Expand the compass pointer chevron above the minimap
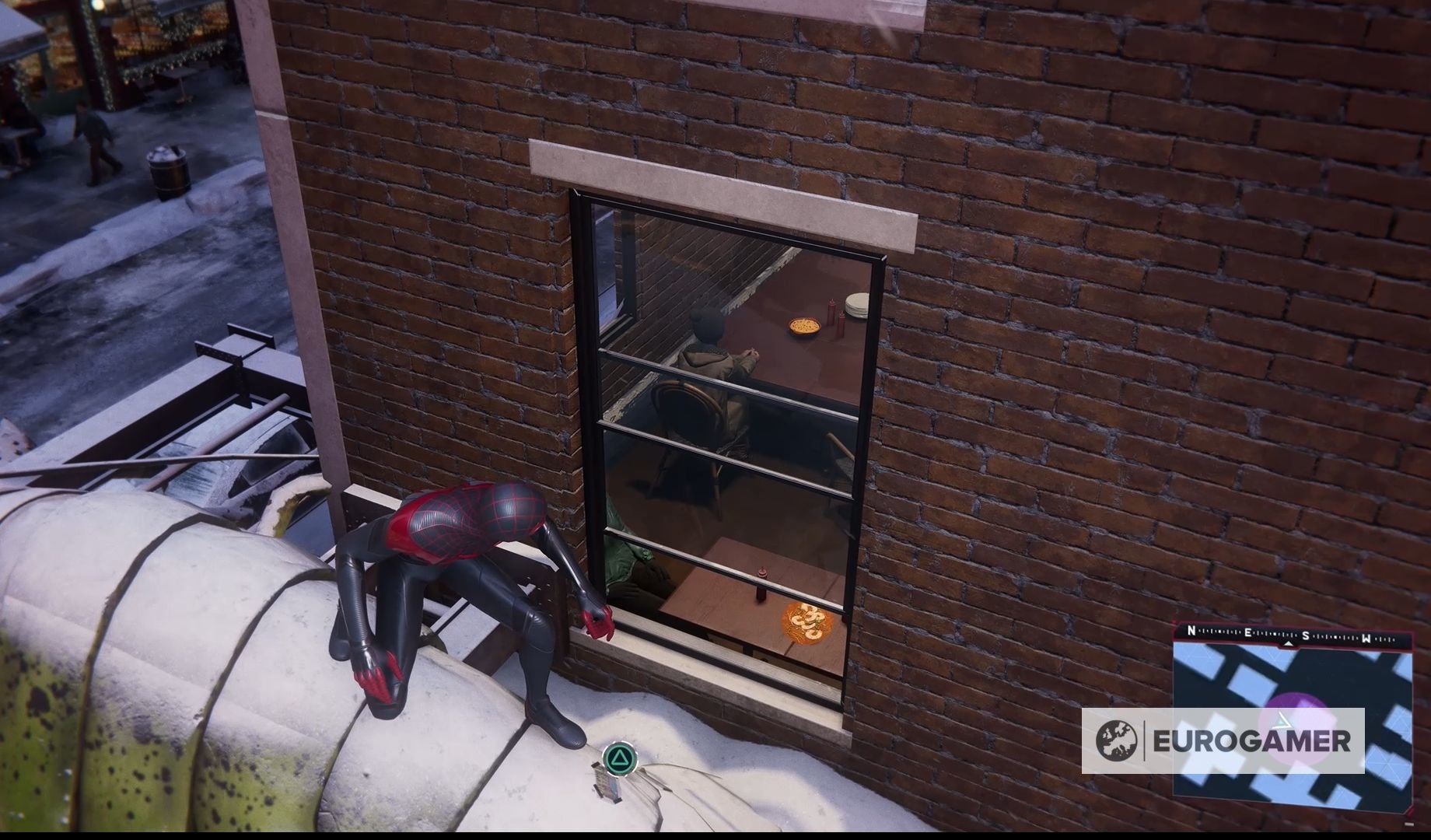Viewport: 1431px width, 840px height. point(1288,644)
